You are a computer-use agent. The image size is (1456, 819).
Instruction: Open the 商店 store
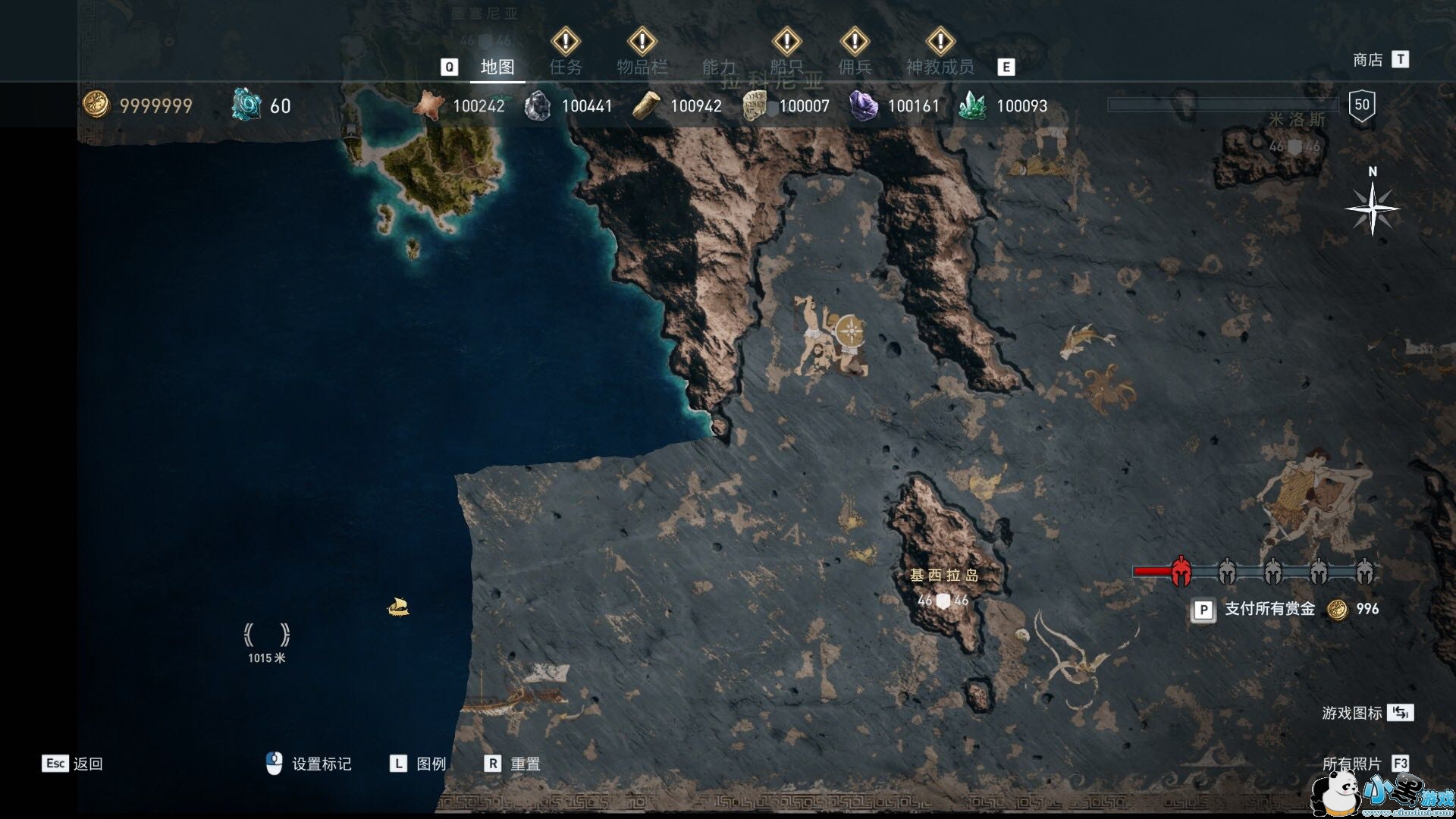[x=1368, y=60]
